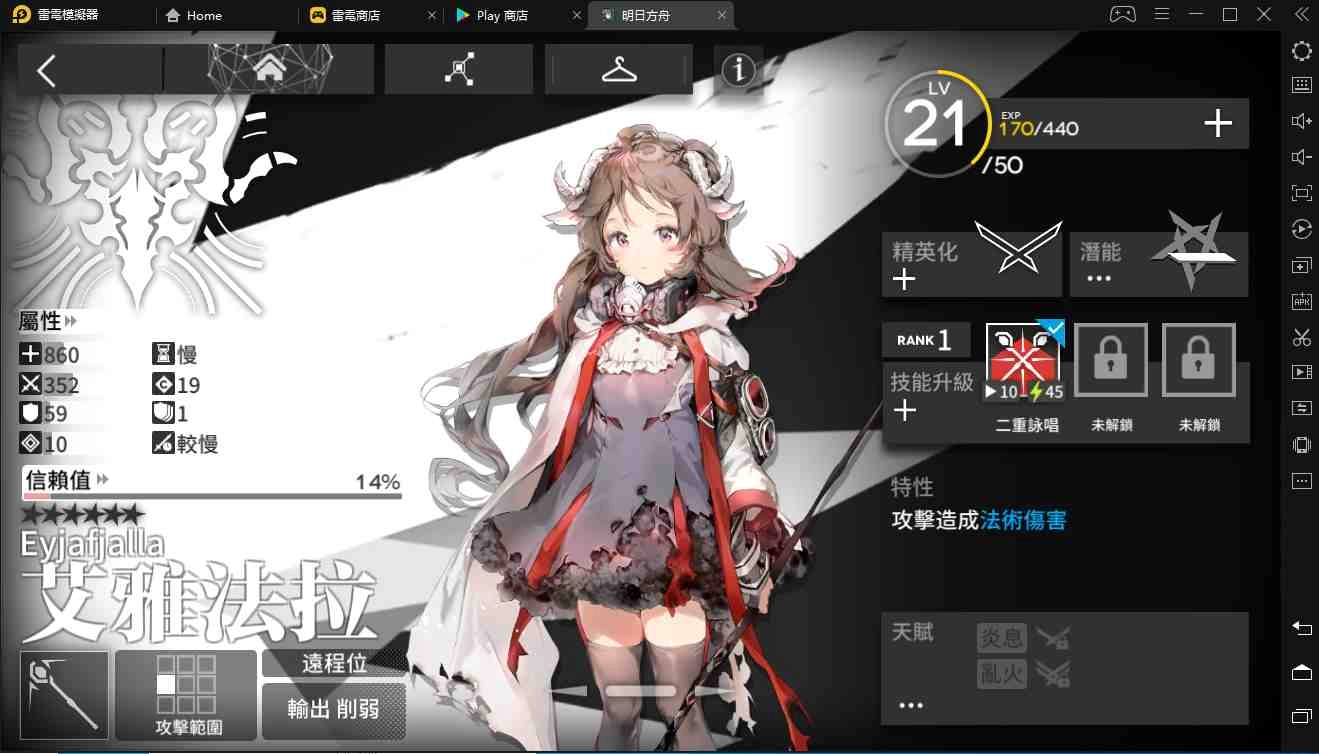Tap the weapon icon in bottom-left corner
The height and width of the screenshot is (754, 1319).
(x=63, y=695)
